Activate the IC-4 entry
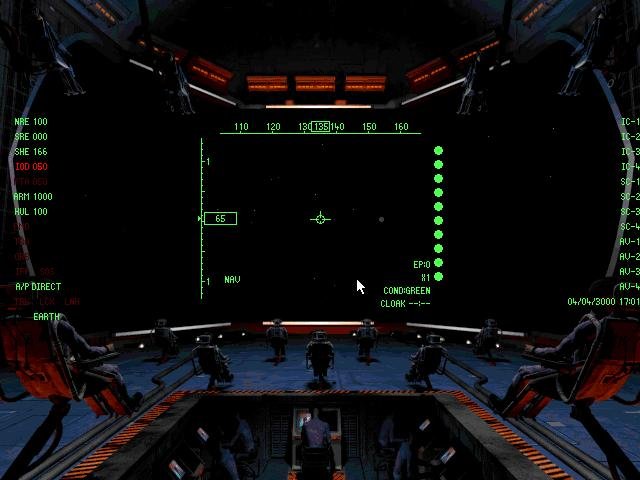This screenshot has height=480, width=640. coord(630,167)
